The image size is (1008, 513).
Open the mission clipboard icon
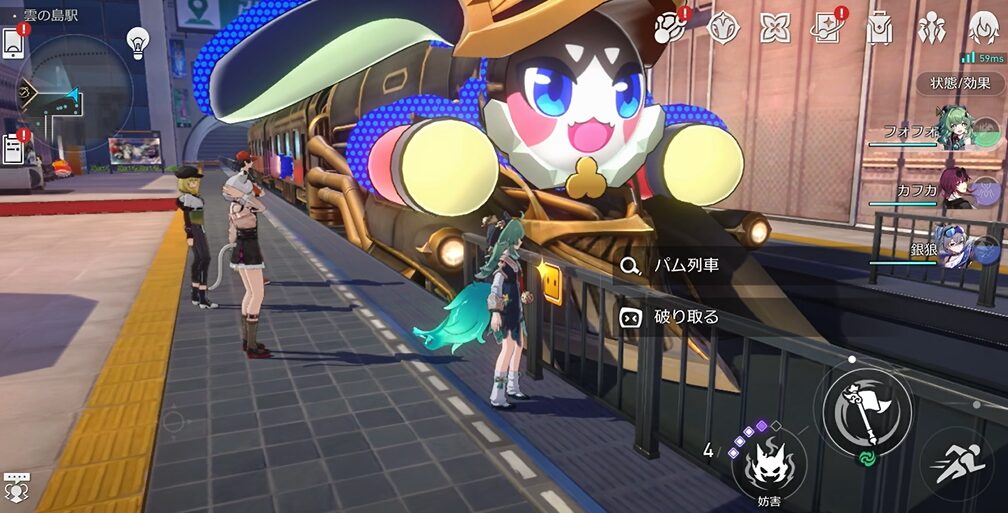14,148
